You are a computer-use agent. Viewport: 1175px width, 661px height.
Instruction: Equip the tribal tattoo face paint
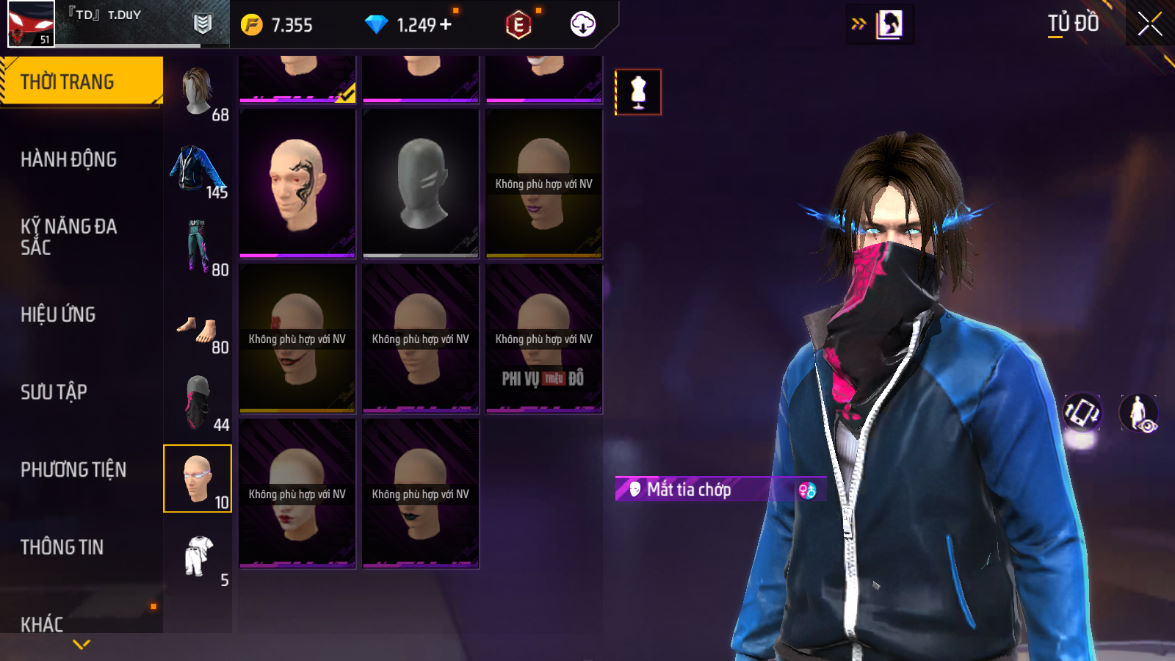pyautogui.click(x=297, y=182)
